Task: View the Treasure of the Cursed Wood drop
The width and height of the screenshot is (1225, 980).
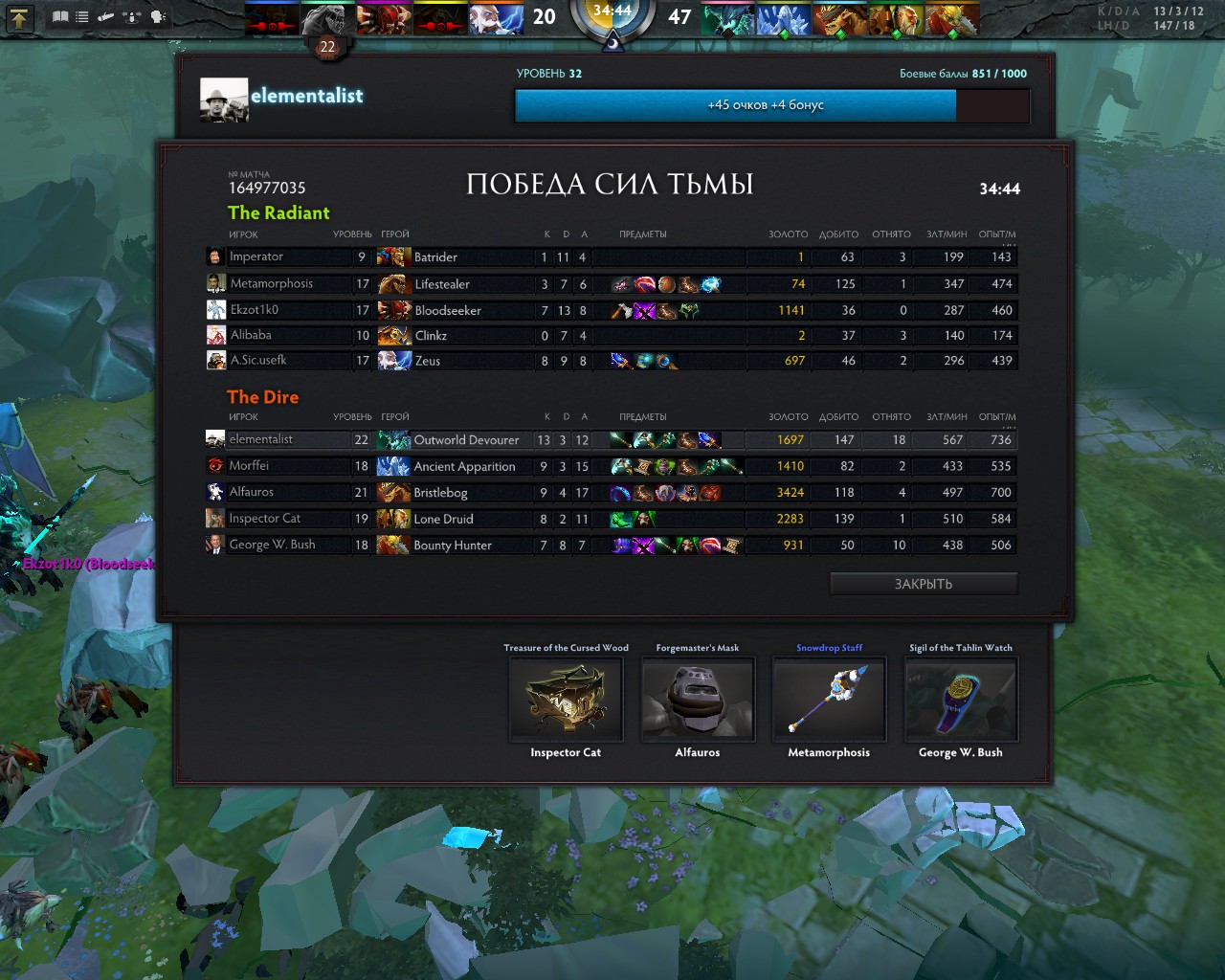Action: coord(566,700)
